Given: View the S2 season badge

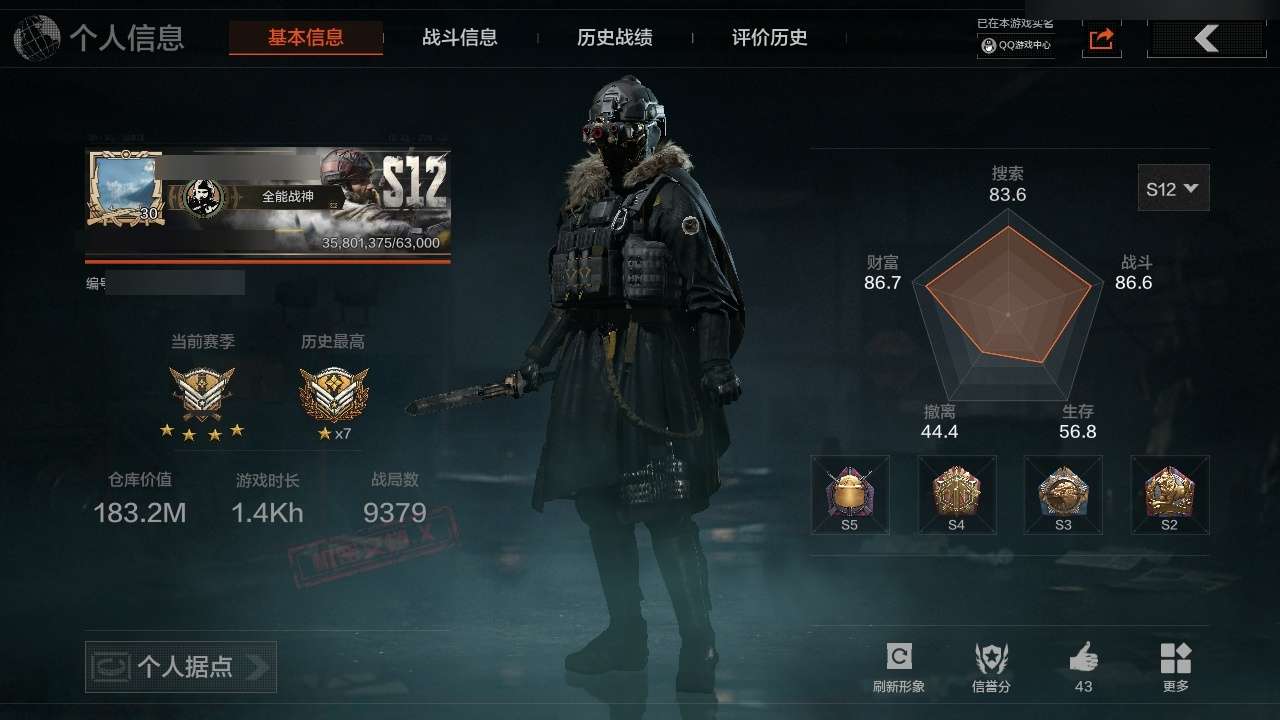Looking at the screenshot, I should pyautogui.click(x=1169, y=495).
